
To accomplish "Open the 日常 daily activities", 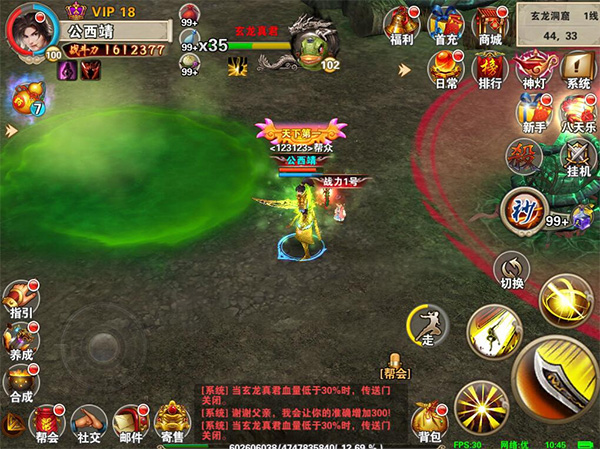I will pos(446,69).
